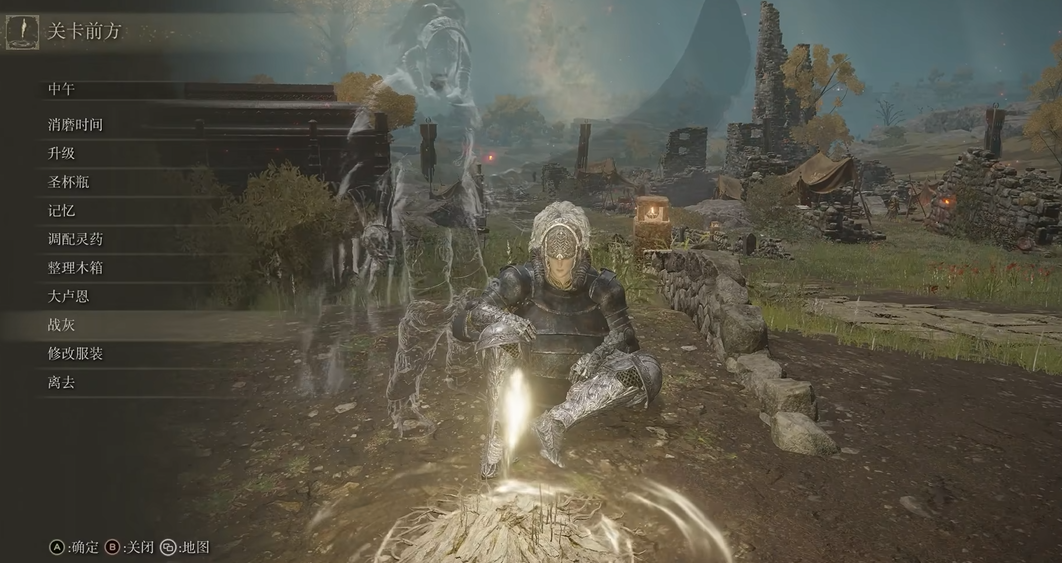Open 整理木箱 to sort chest
This screenshot has width=1062, height=563.
[x=75, y=268]
